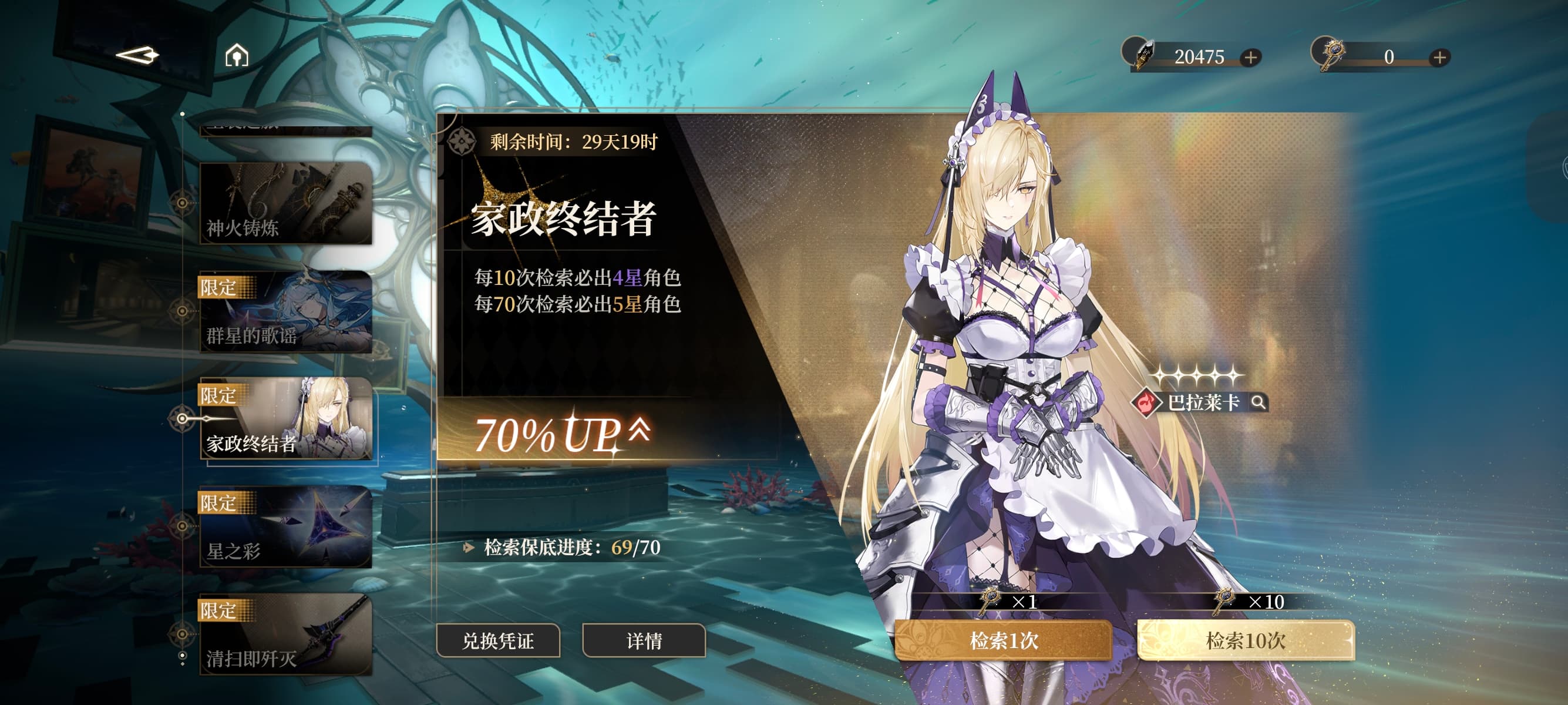Return to the home screen
This screenshot has height=705, width=1568.
(237, 56)
